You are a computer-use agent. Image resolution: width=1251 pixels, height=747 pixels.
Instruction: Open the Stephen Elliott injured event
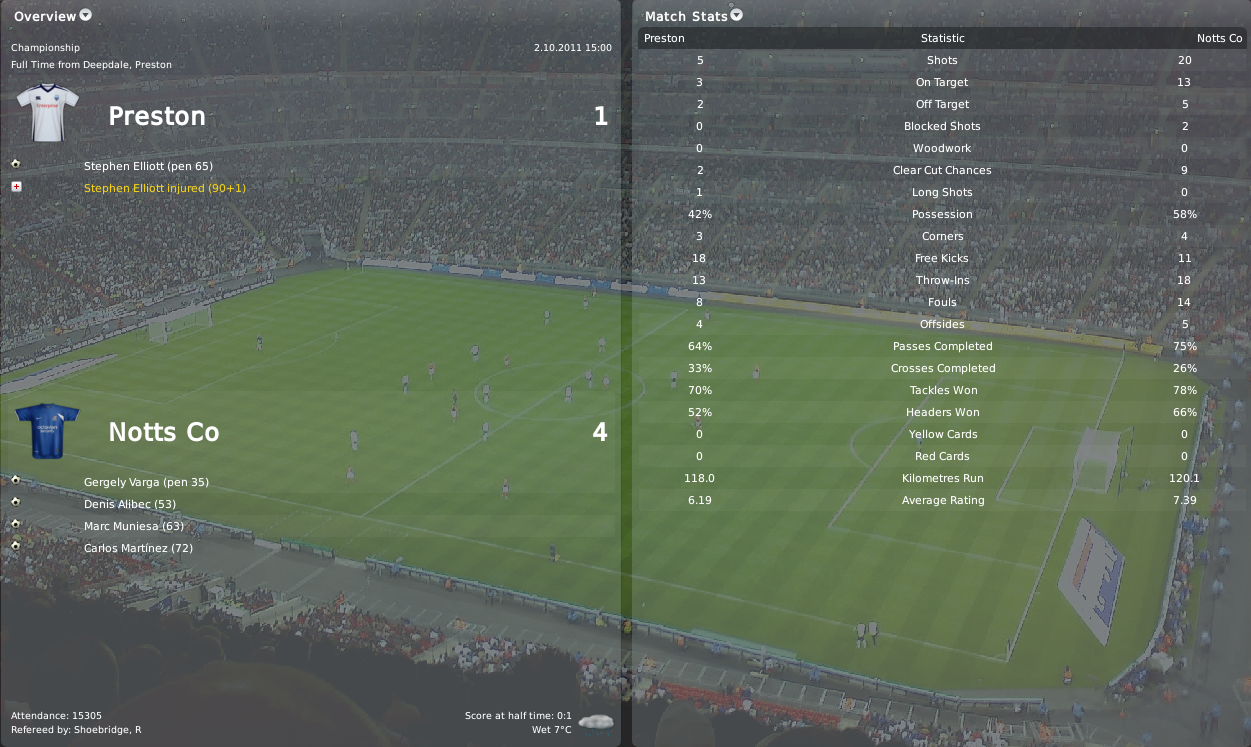pos(164,188)
